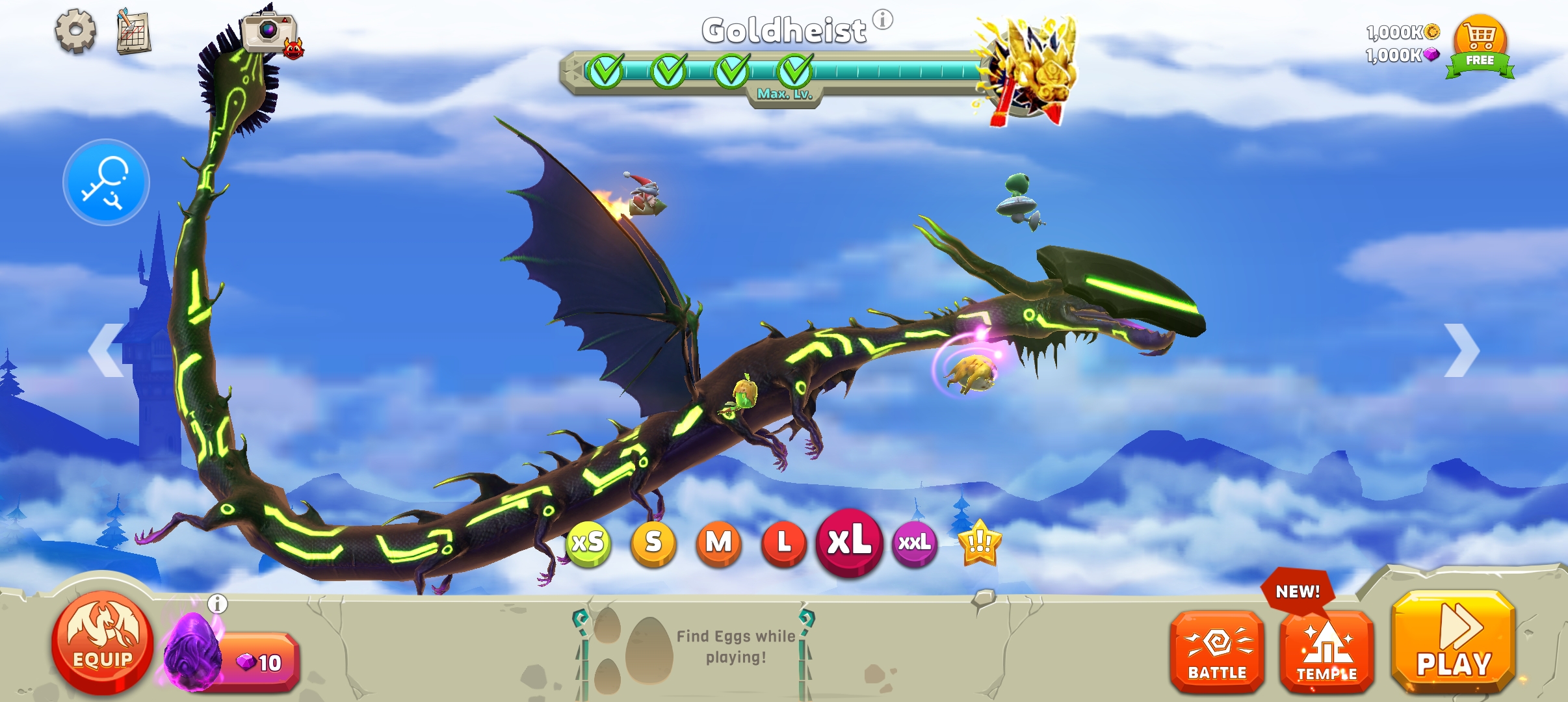This screenshot has height=702, width=1568.
Task: Select the S dragon tier
Action: [653, 543]
